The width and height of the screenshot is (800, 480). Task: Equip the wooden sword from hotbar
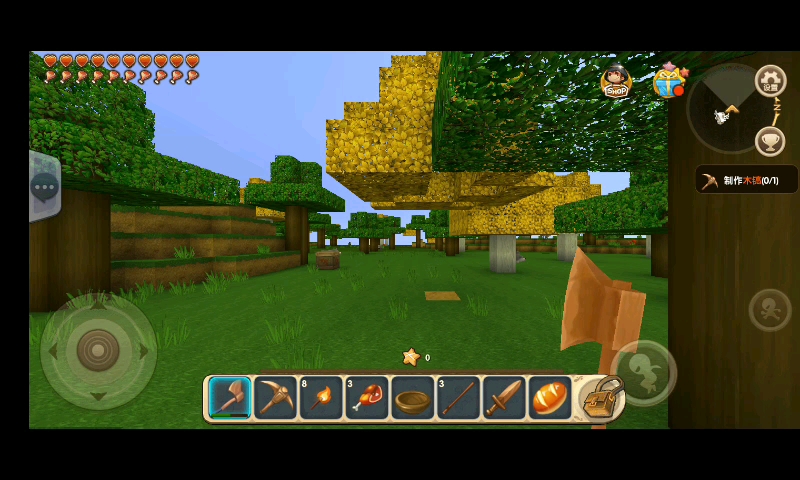pyautogui.click(x=504, y=398)
